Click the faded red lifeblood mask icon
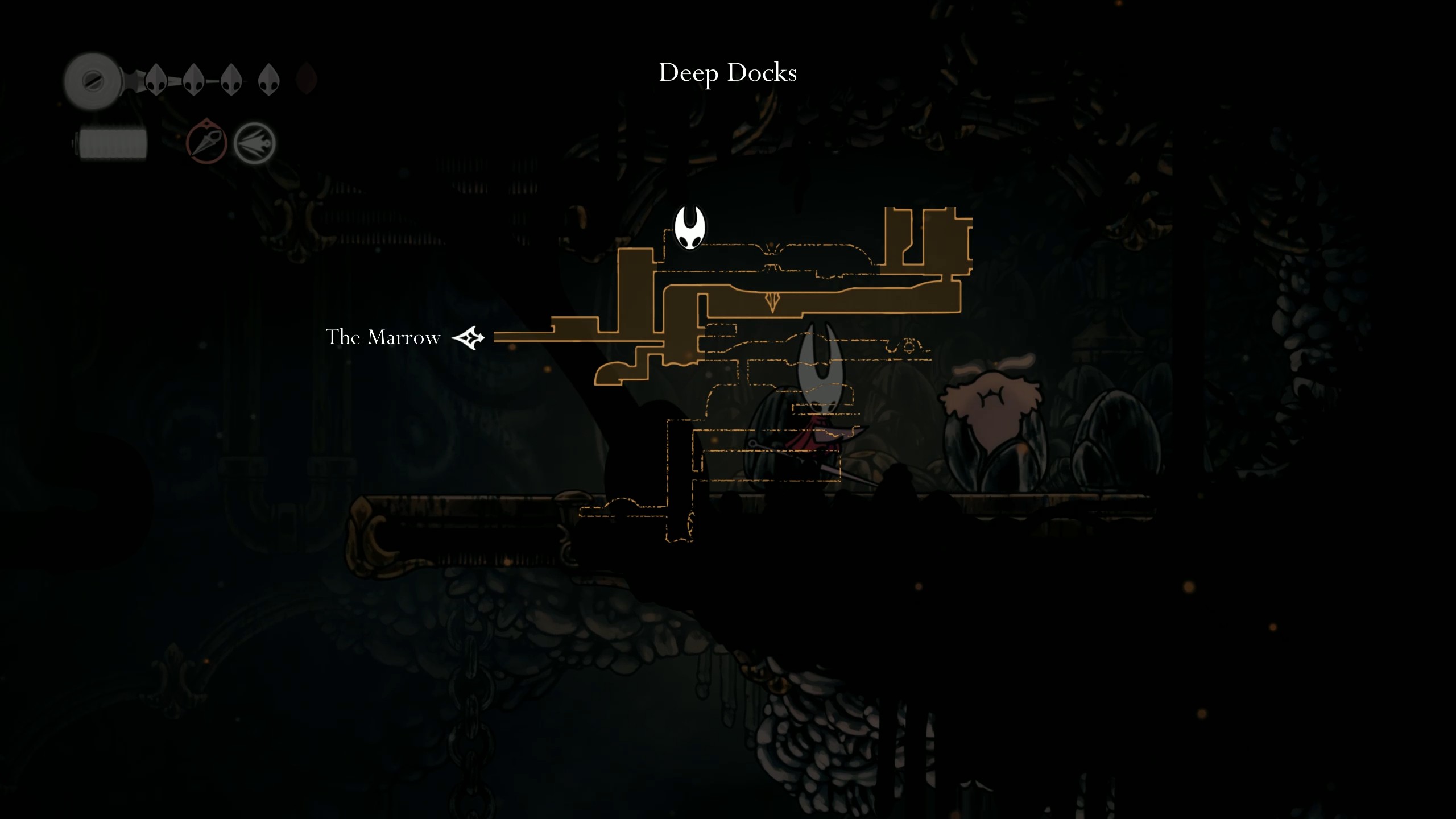 (x=307, y=80)
